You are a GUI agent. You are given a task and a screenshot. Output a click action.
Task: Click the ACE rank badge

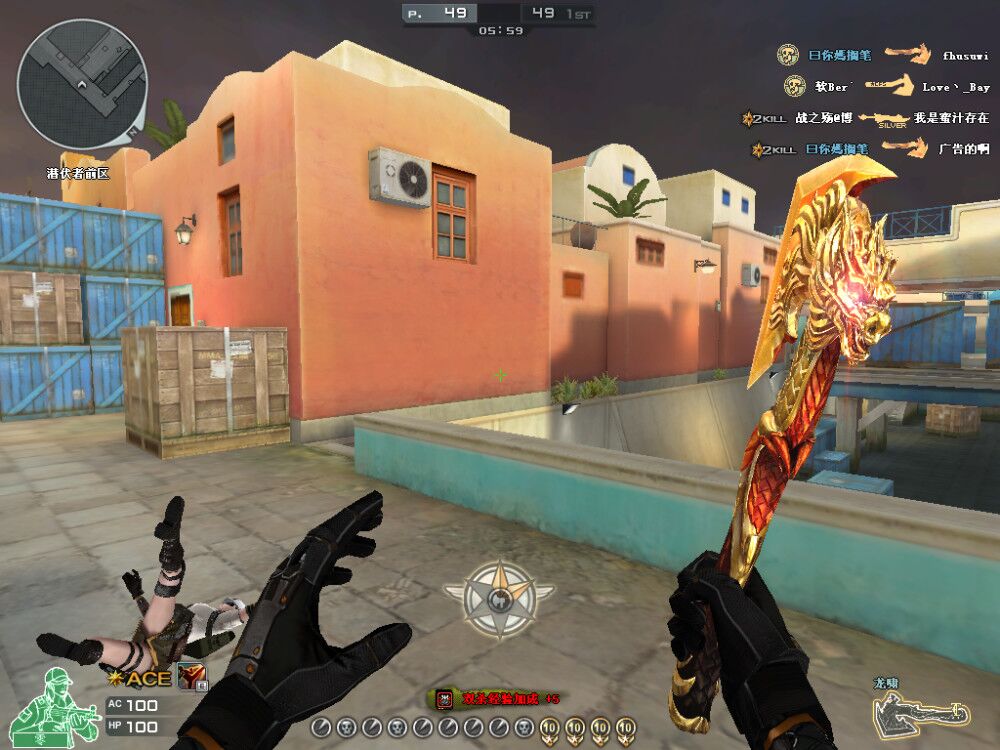[141, 678]
